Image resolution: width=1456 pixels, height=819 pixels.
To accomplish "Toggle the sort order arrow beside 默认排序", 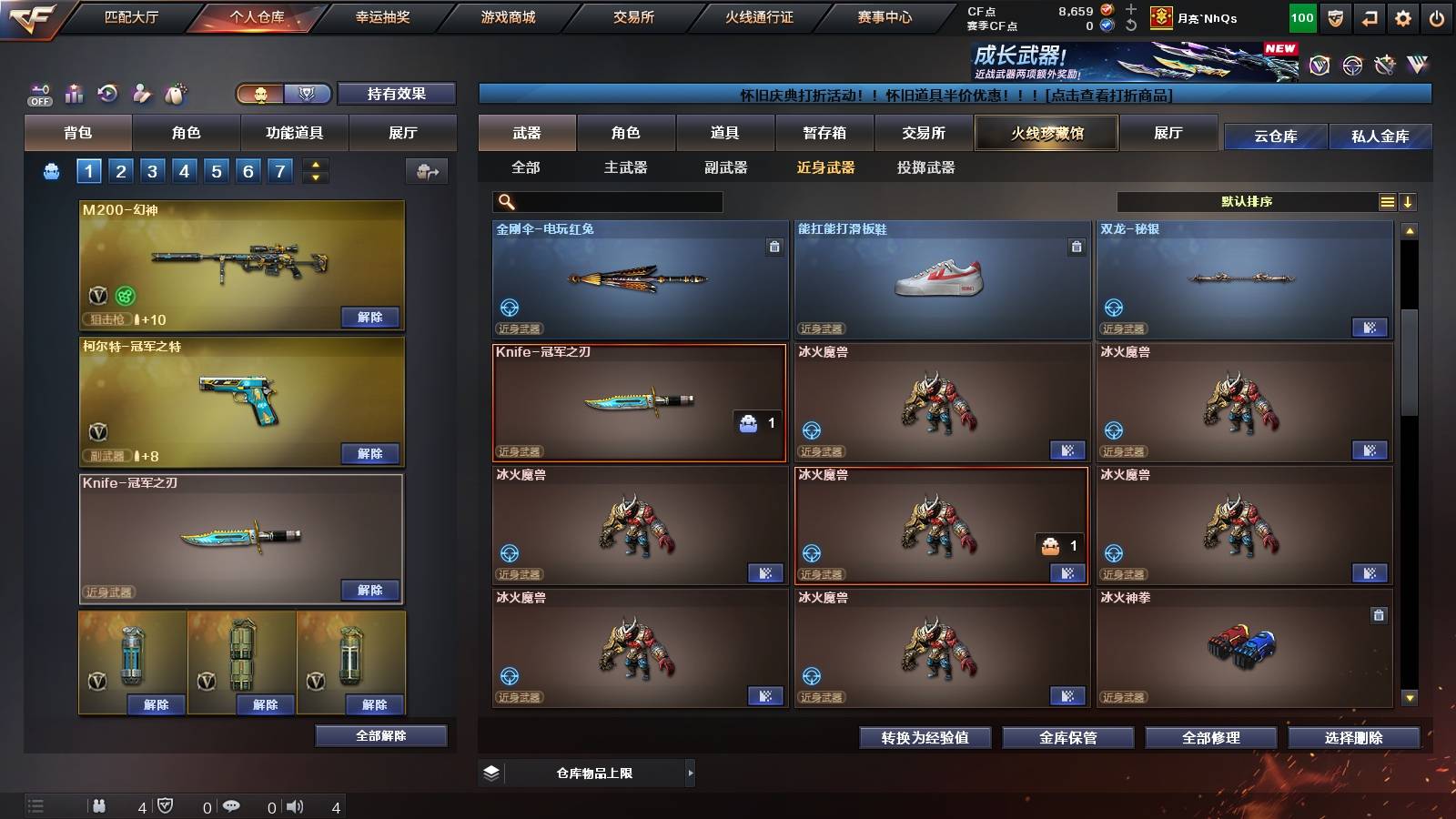I will pyautogui.click(x=1409, y=201).
